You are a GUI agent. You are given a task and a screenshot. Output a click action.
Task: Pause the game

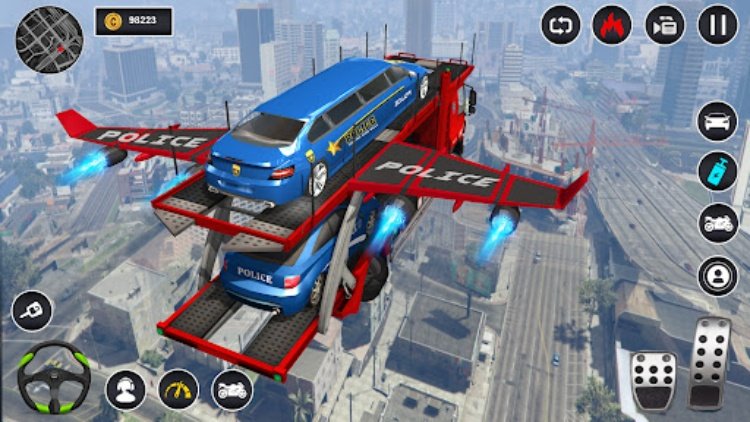click(x=717, y=25)
